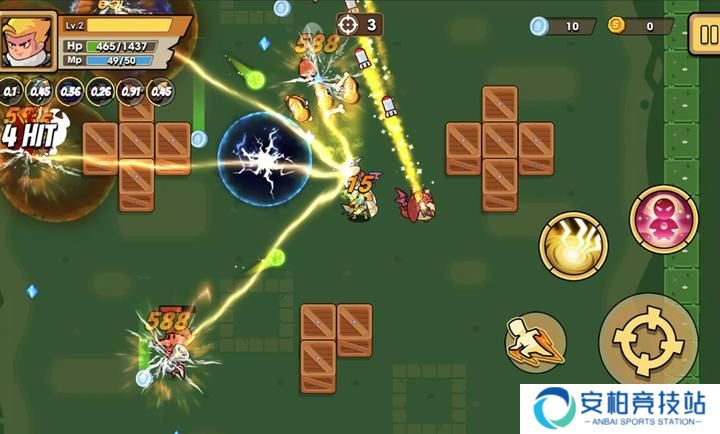The width and height of the screenshot is (720, 434).
Task: Open the blond hero portrait
Action: 29,41
